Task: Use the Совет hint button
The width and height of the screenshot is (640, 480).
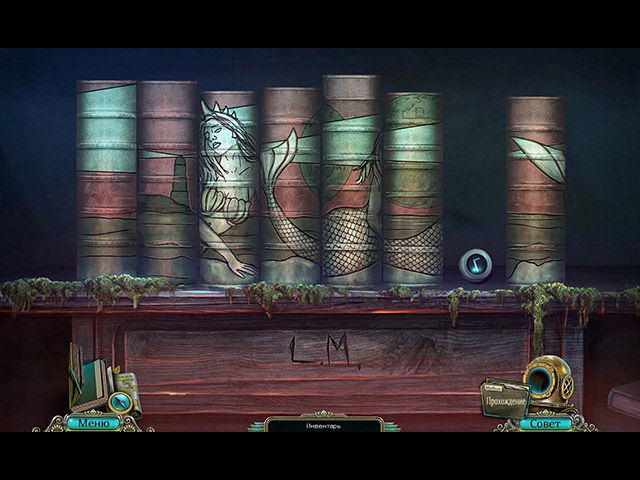Action: tap(545, 423)
